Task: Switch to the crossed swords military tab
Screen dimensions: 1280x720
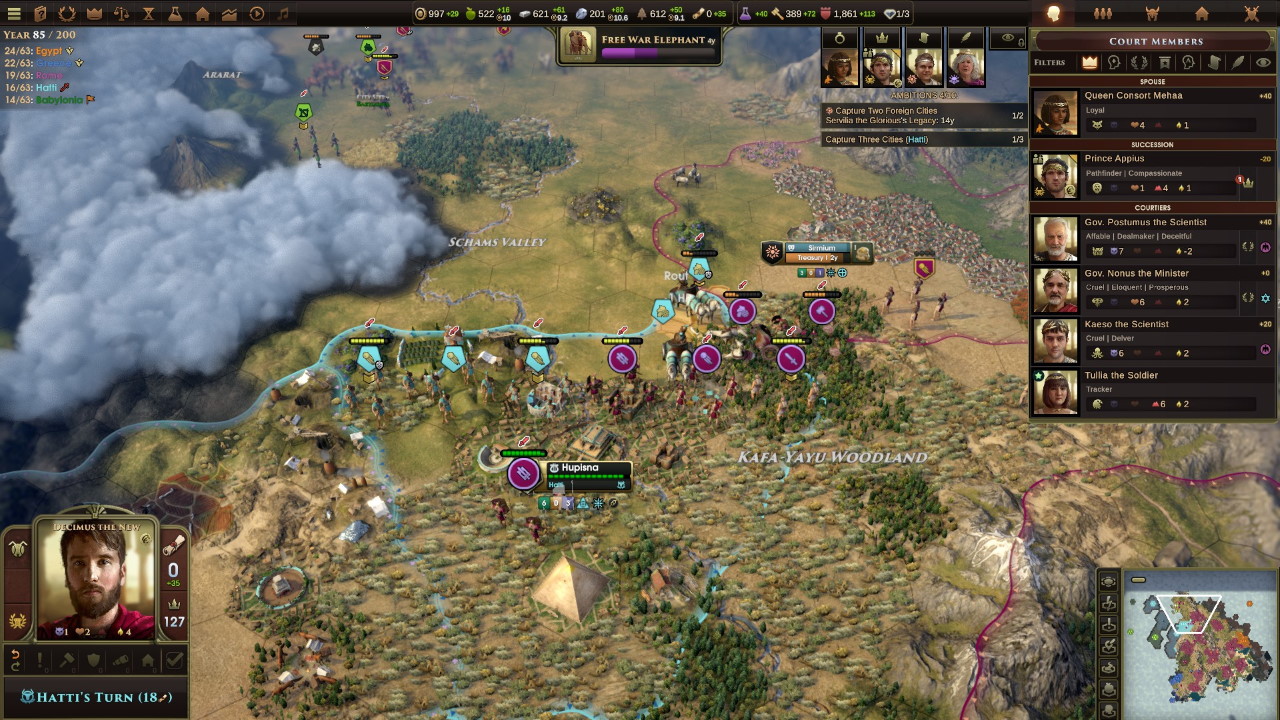Action: [x=1251, y=14]
